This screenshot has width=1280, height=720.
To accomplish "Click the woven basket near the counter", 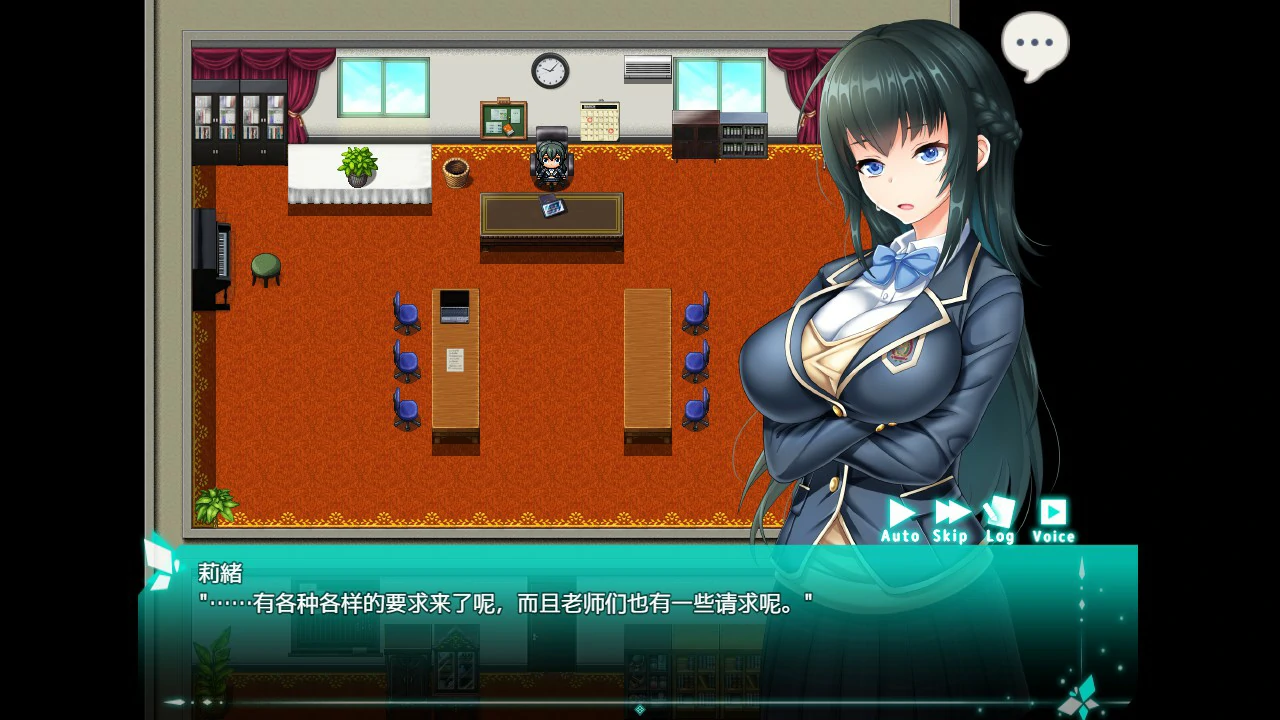I will click(x=456, y=174).
